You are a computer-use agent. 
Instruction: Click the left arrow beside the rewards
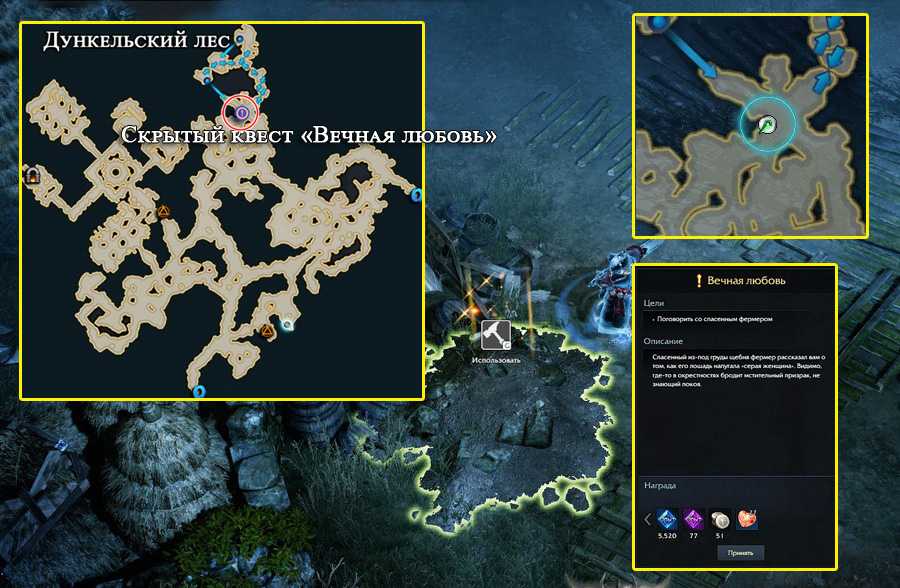(x=647, y=519)
